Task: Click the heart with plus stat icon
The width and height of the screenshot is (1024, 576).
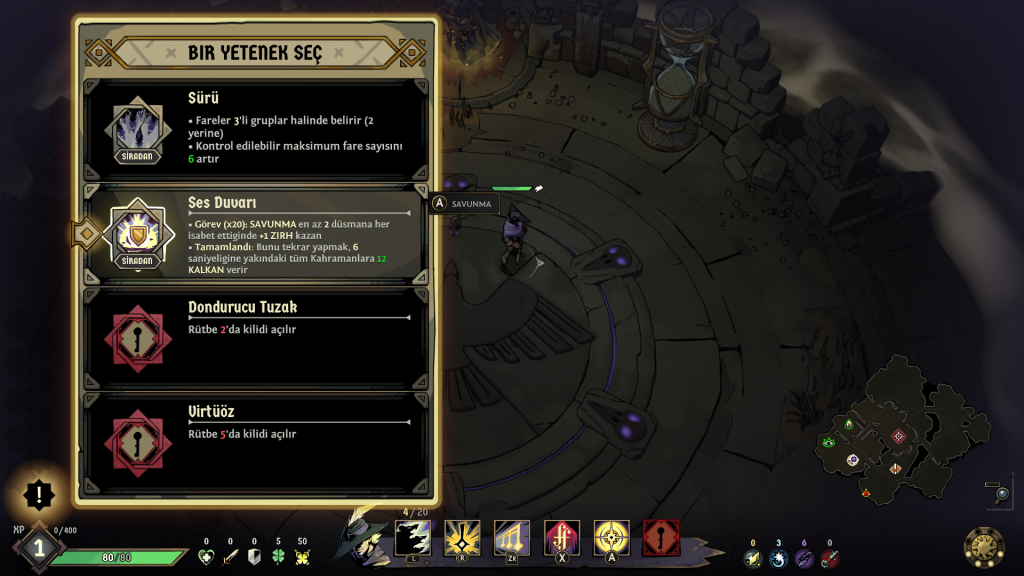Action: click(x=206, y=557)
